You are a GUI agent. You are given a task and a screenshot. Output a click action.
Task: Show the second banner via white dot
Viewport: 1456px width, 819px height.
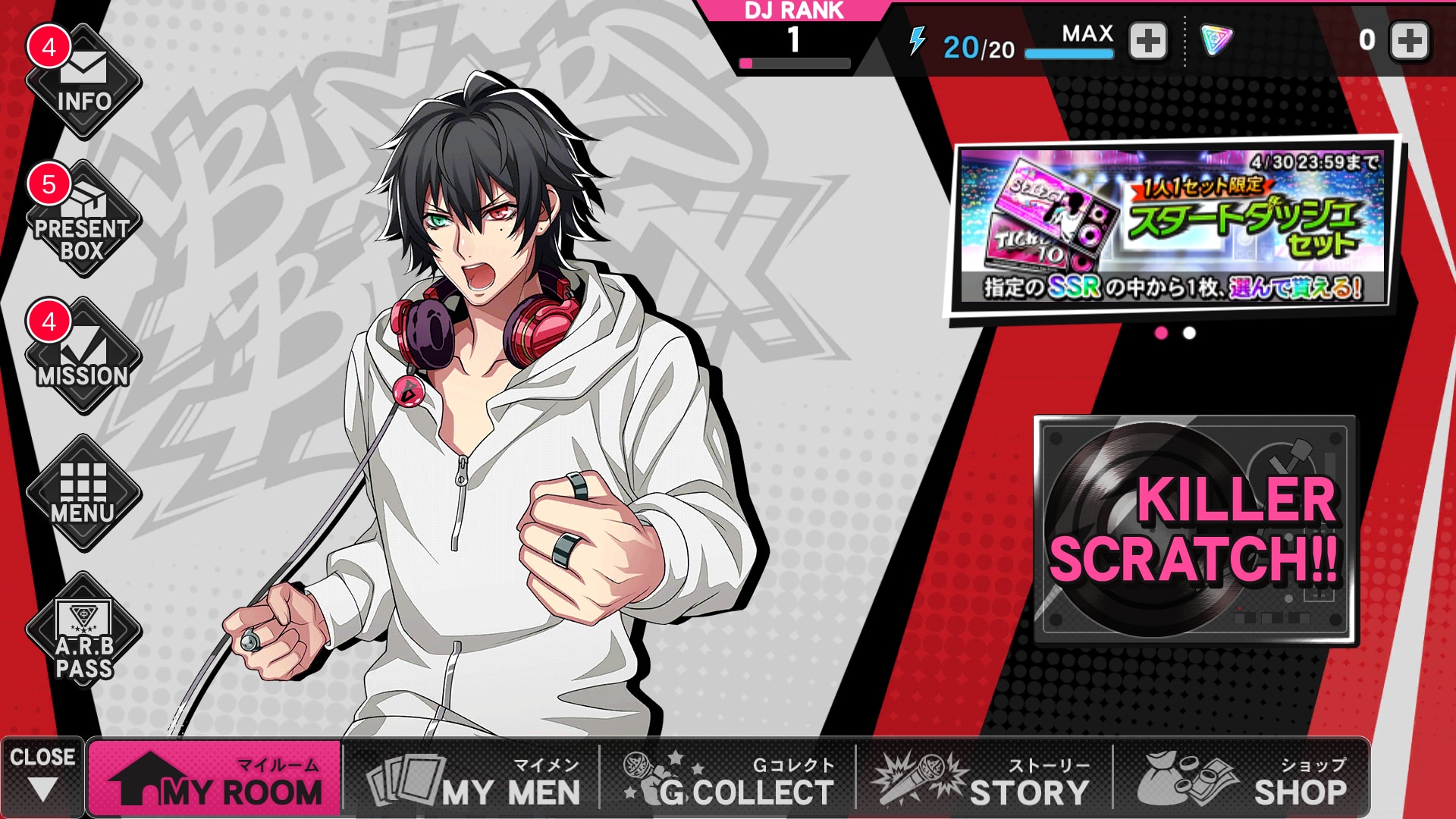[1189, 333]
